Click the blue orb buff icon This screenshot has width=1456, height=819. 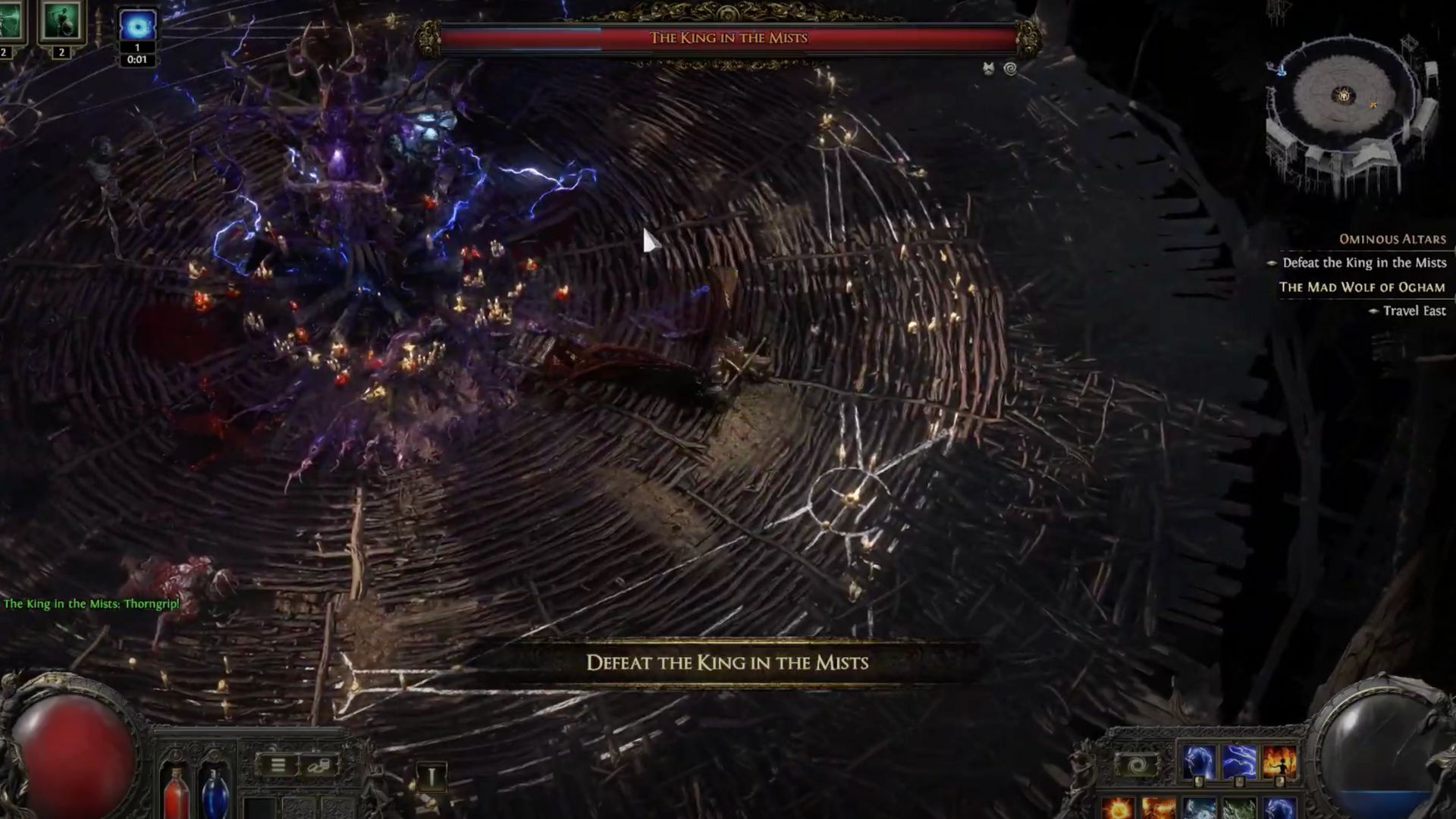137,27
